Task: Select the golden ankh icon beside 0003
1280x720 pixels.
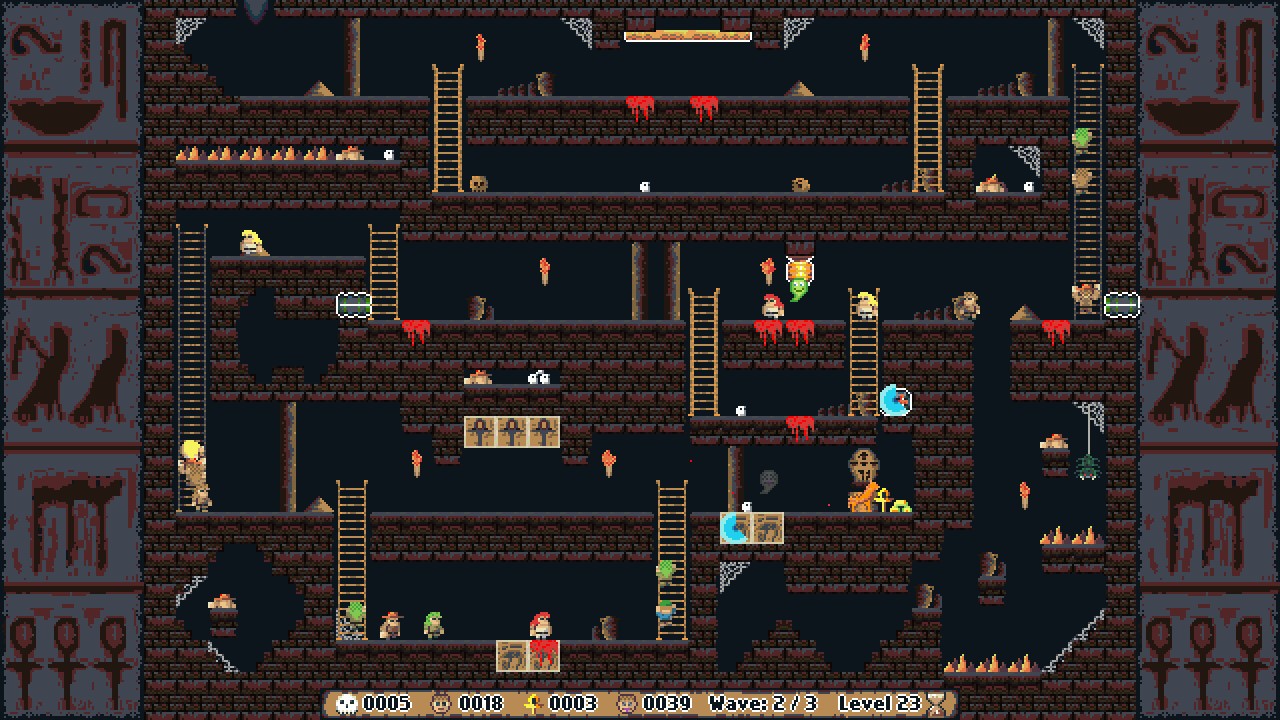Action: point(535,703)
